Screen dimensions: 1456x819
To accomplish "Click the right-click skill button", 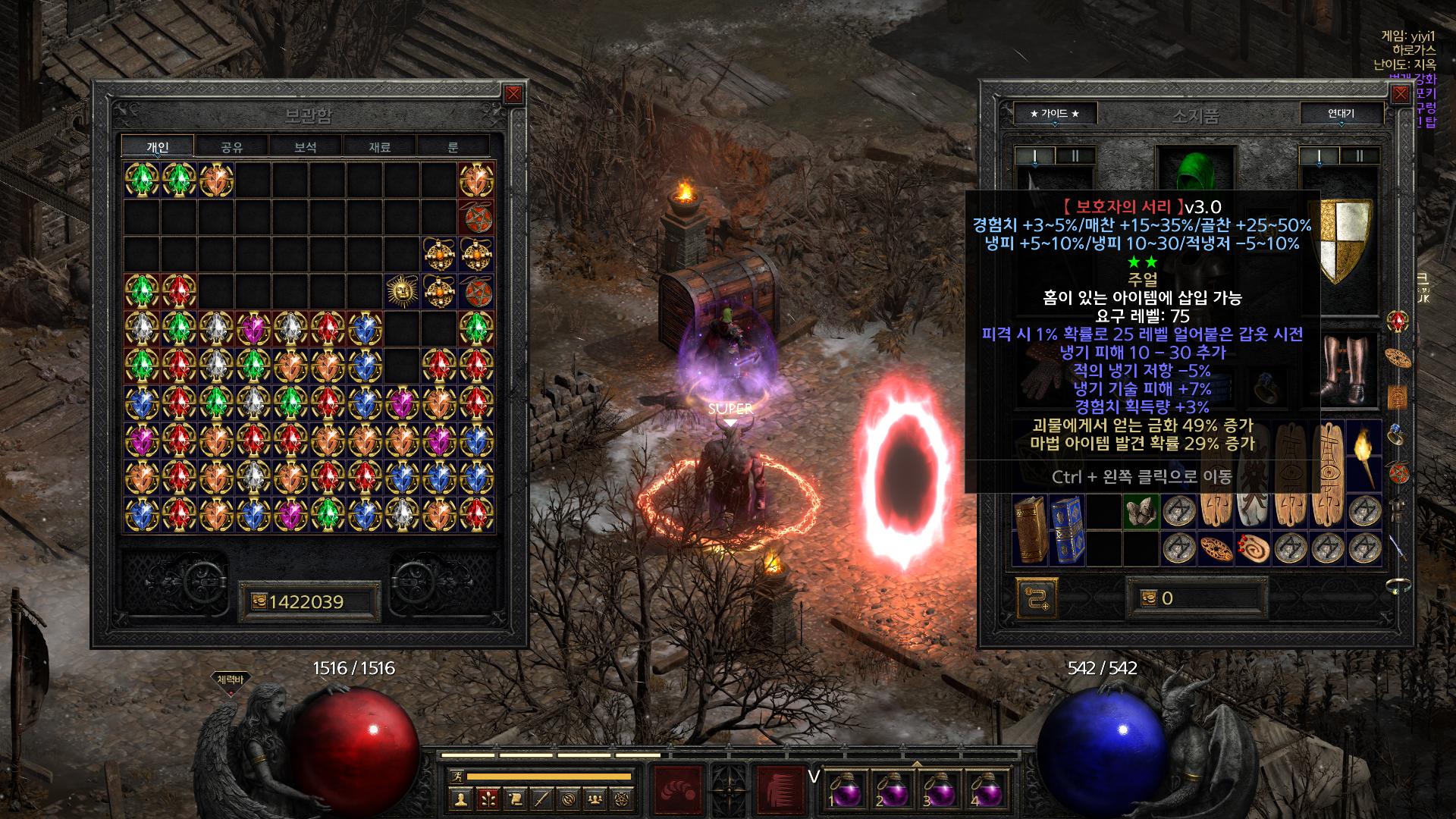I will point(781,789).
